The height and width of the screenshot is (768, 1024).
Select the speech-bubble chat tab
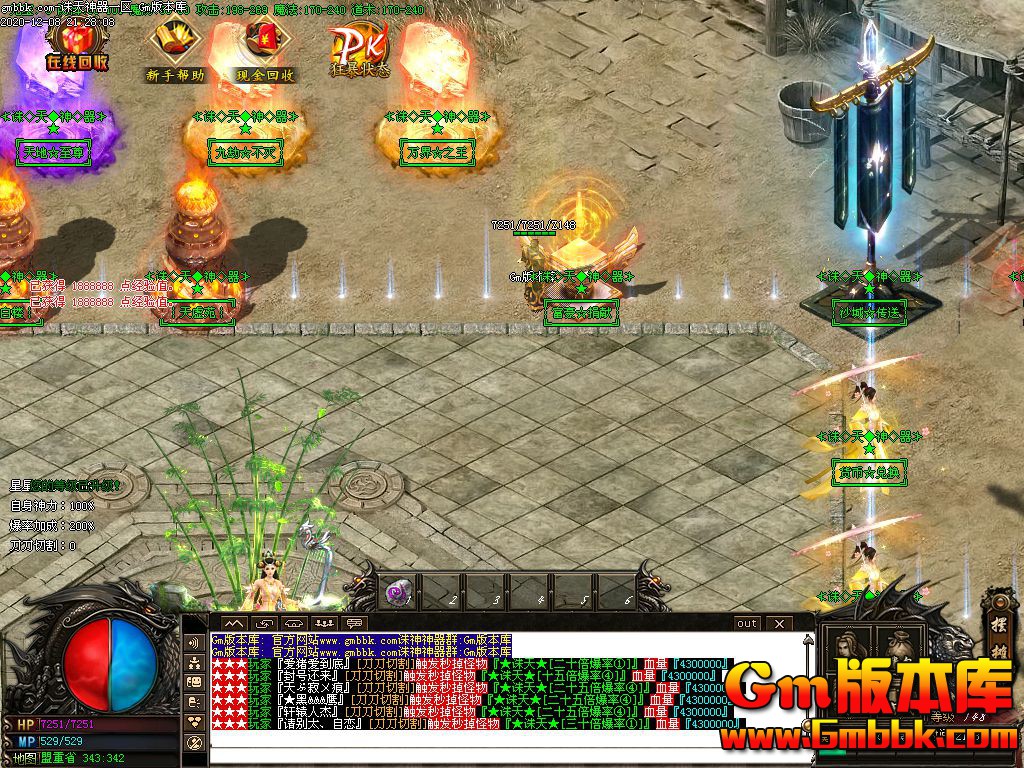(x=354, y=623)
